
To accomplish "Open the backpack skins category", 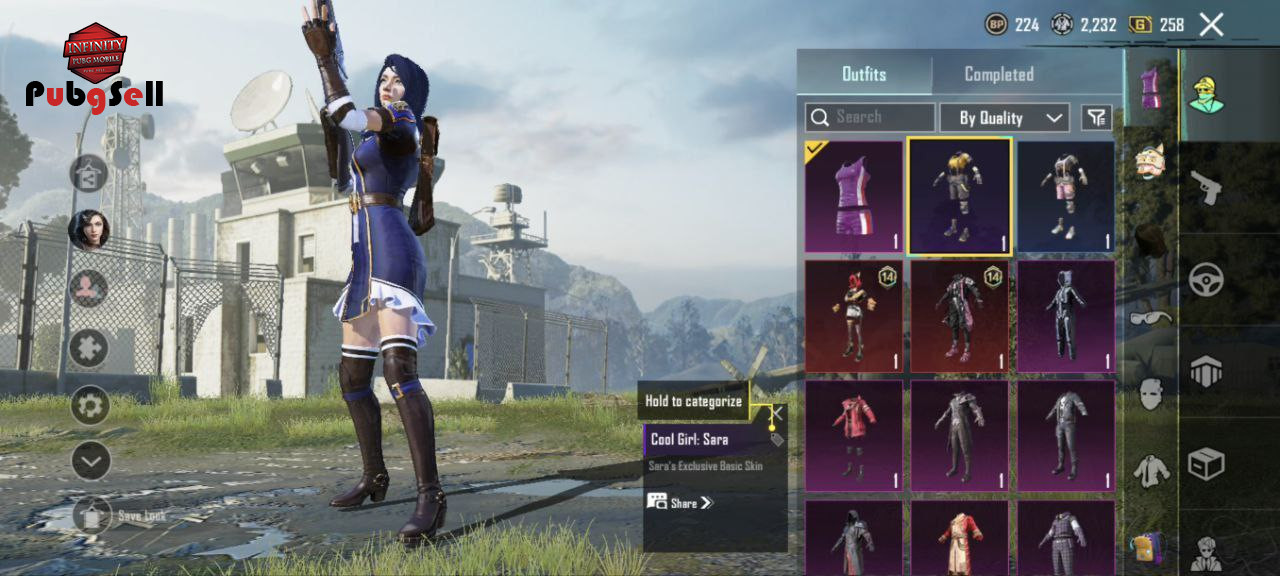I will pyautogui.click(x=1147, y=547).
